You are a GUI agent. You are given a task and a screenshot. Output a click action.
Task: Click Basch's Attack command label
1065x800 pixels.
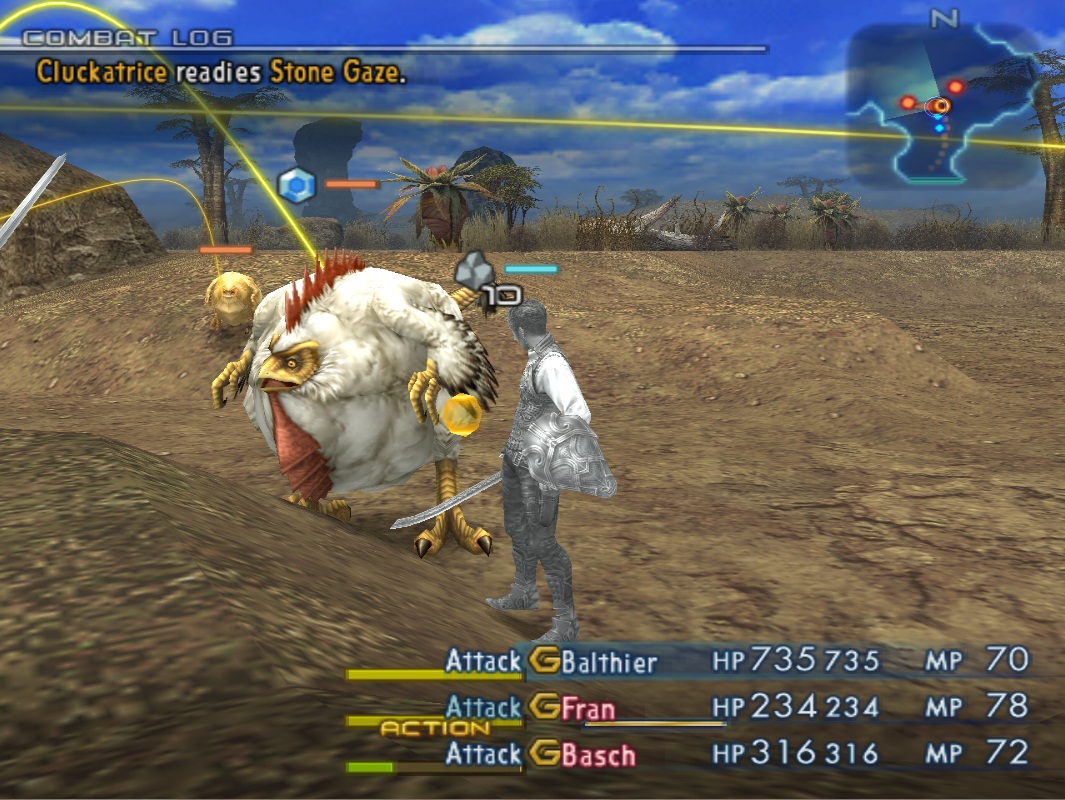[483, 754]
